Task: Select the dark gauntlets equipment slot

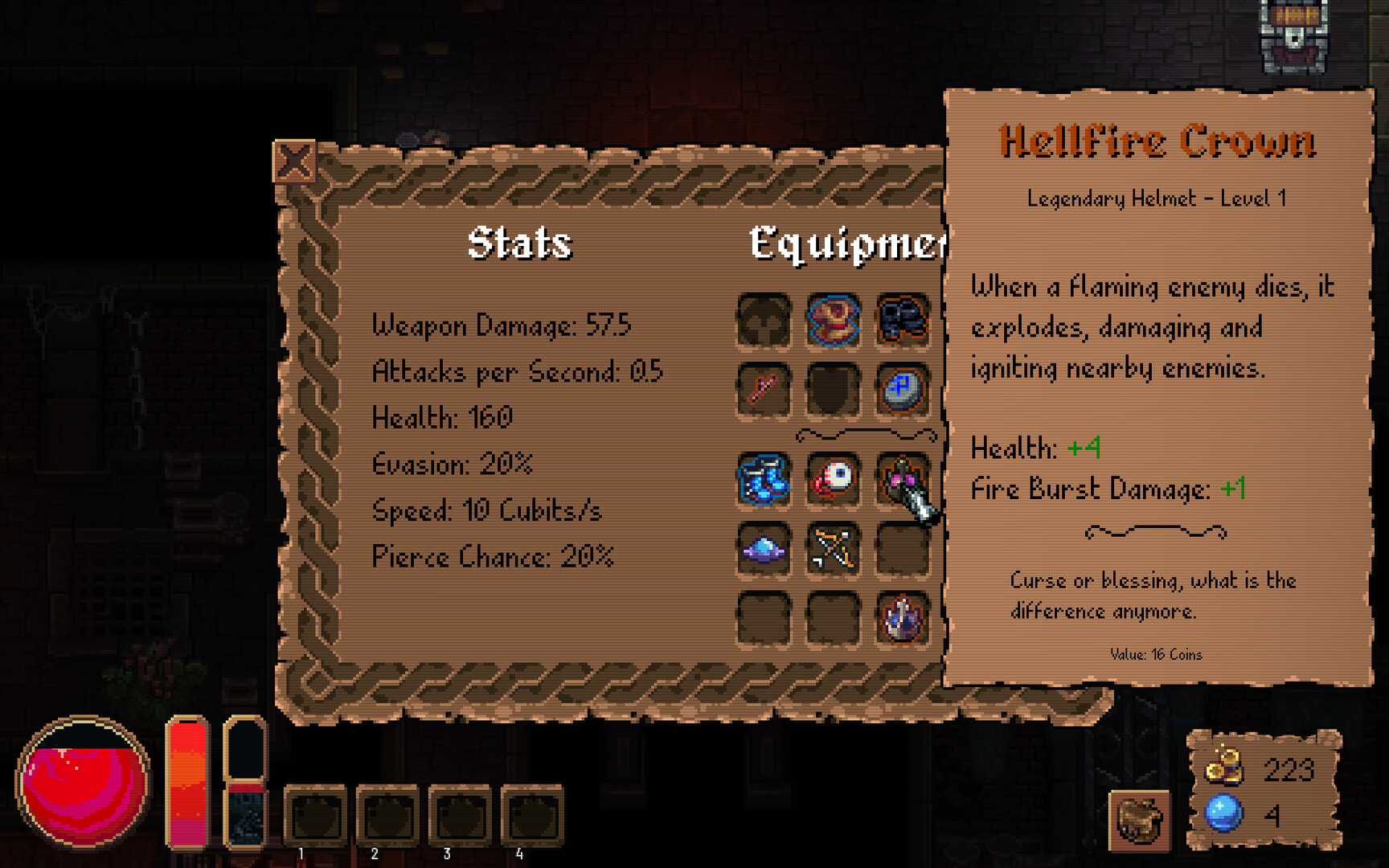Action: coord(902,321)
